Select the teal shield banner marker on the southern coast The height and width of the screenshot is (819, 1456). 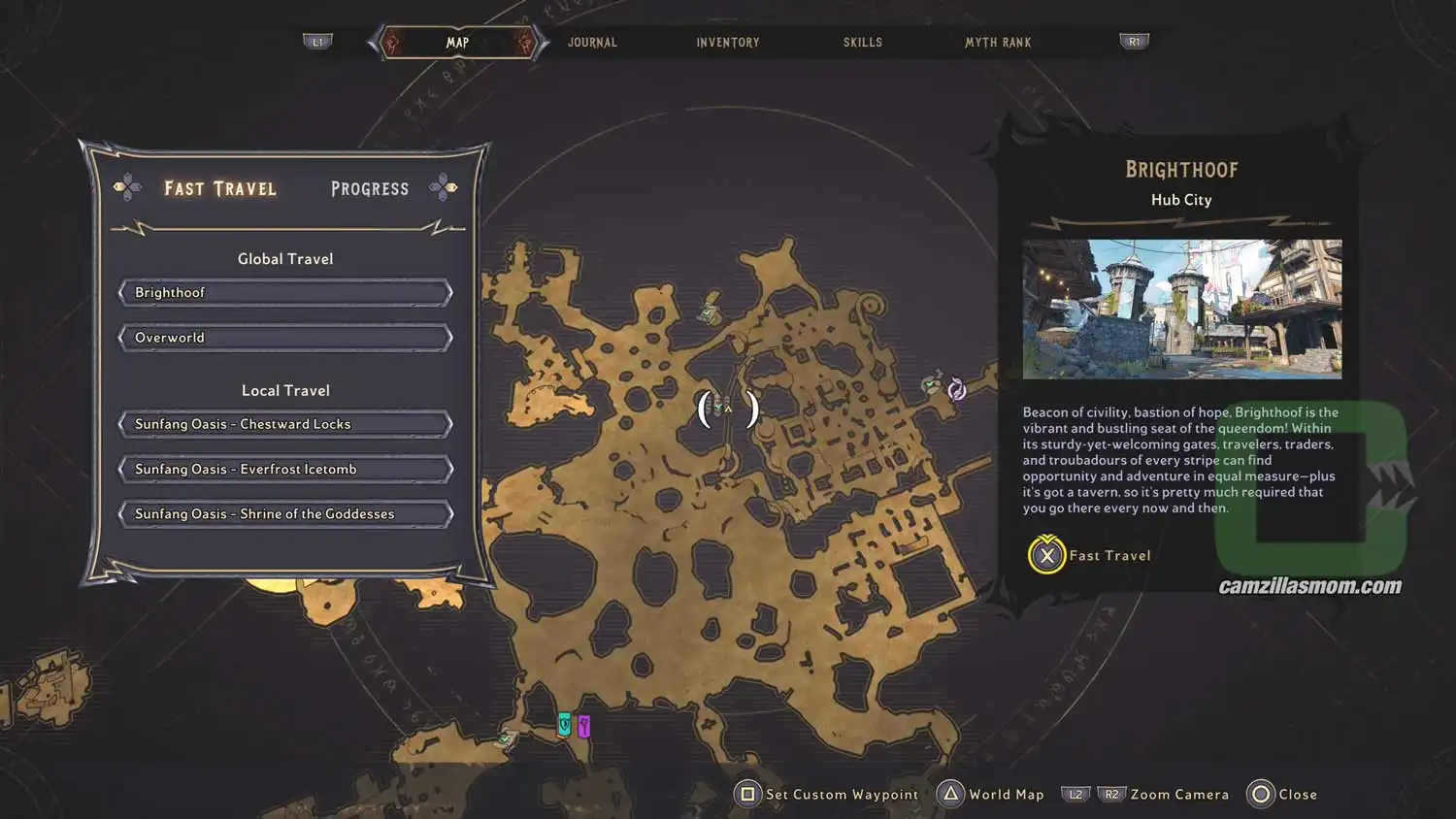tap(563, 722)
